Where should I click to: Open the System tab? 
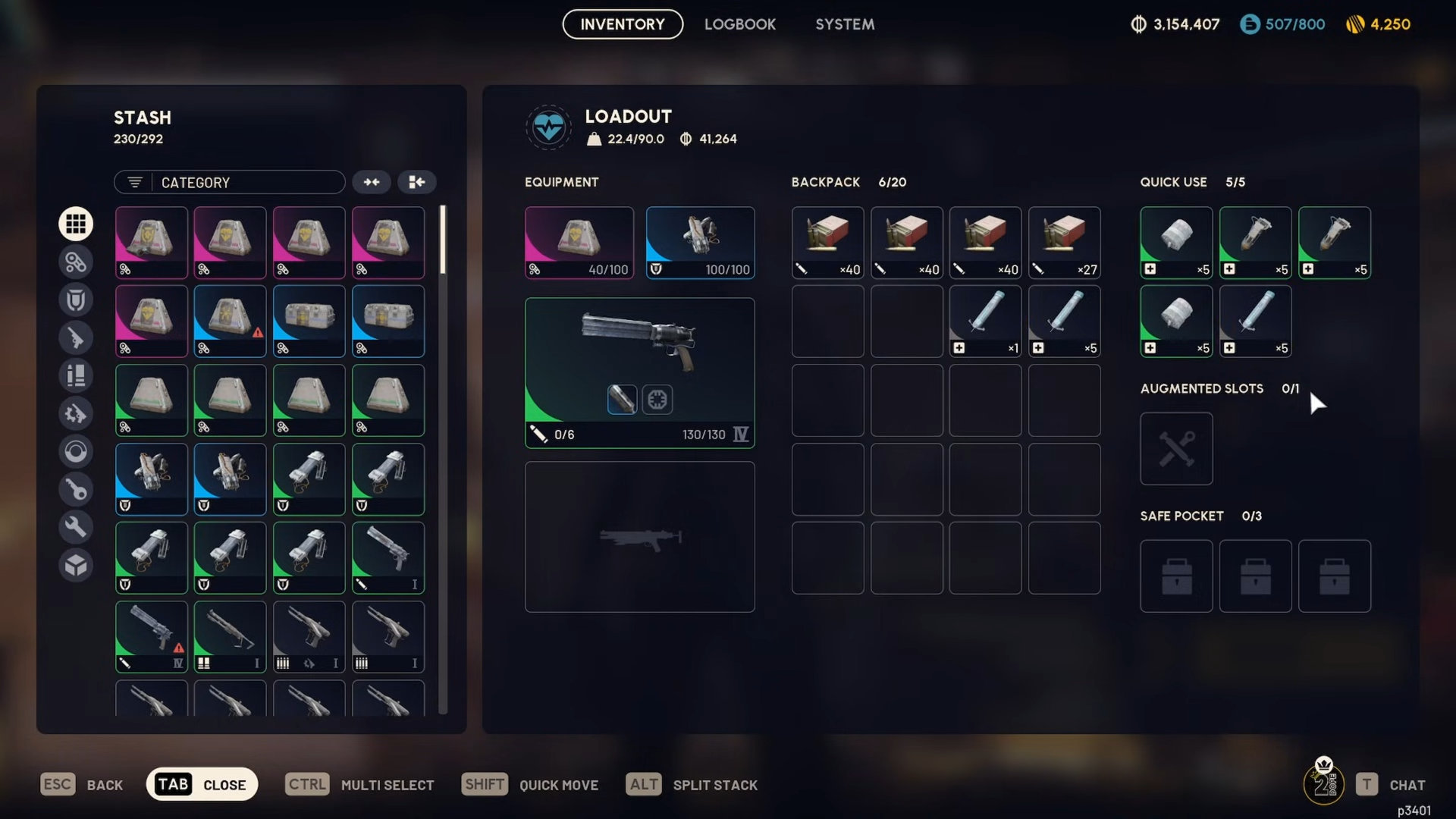tap(845, 24)
